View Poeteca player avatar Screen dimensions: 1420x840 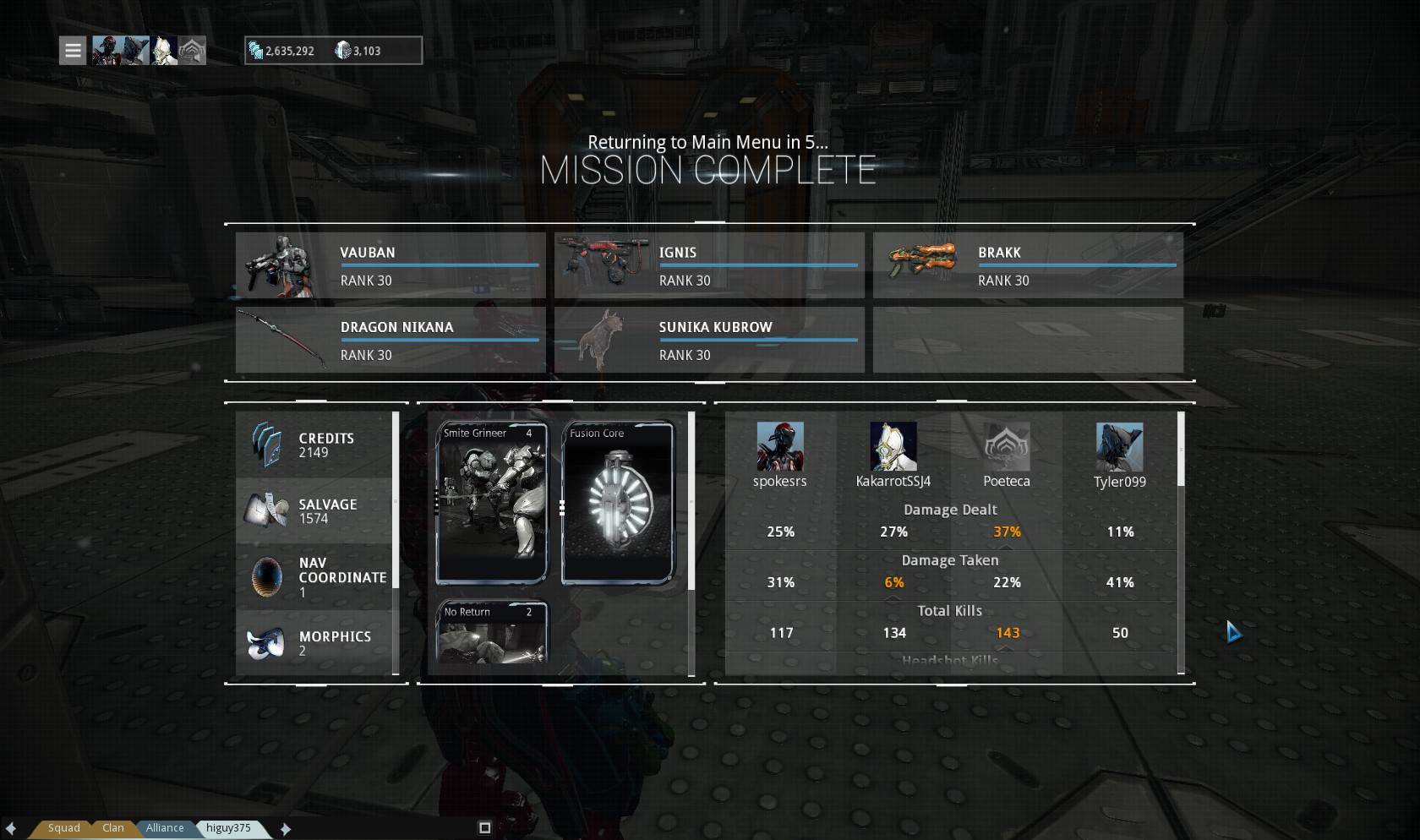point(1007,446)
